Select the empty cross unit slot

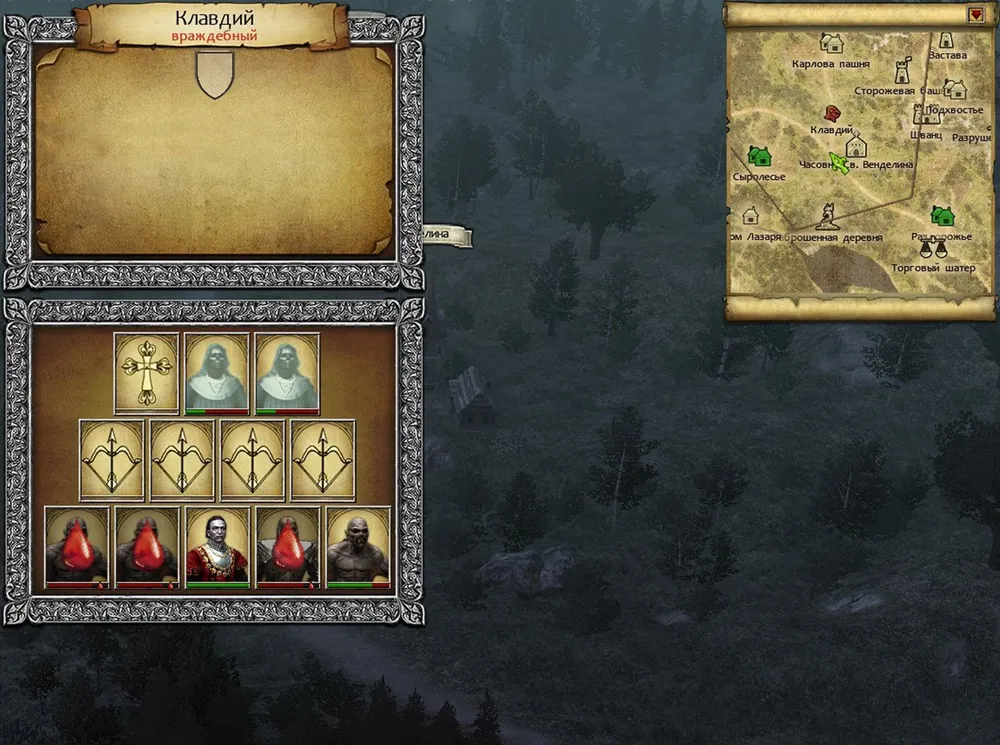click(146, 371)
